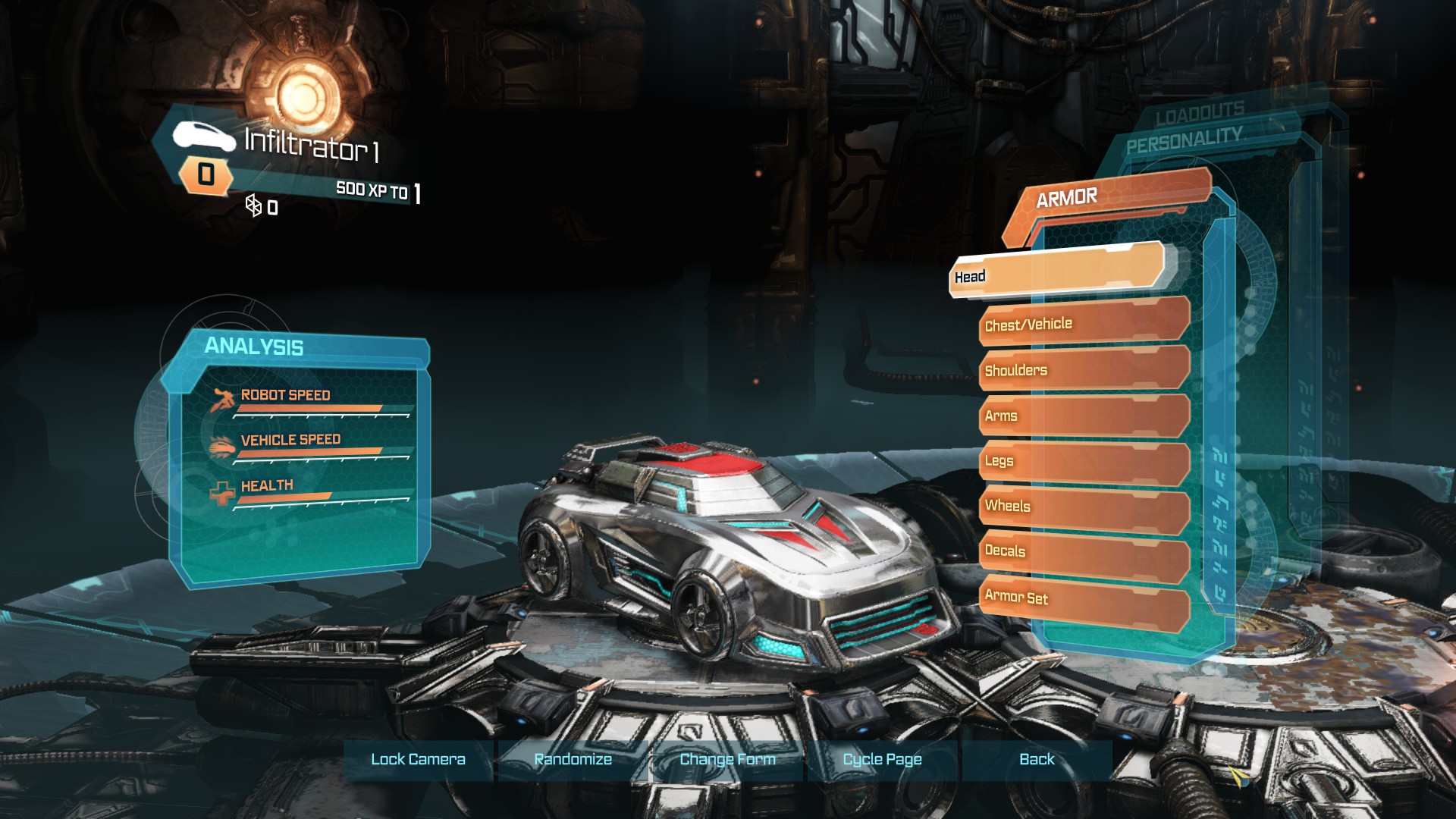Image resolution: width=1456 pixels, height=819 pixels.
Task: Click the Lock Camera button
Action: (418, 759)
